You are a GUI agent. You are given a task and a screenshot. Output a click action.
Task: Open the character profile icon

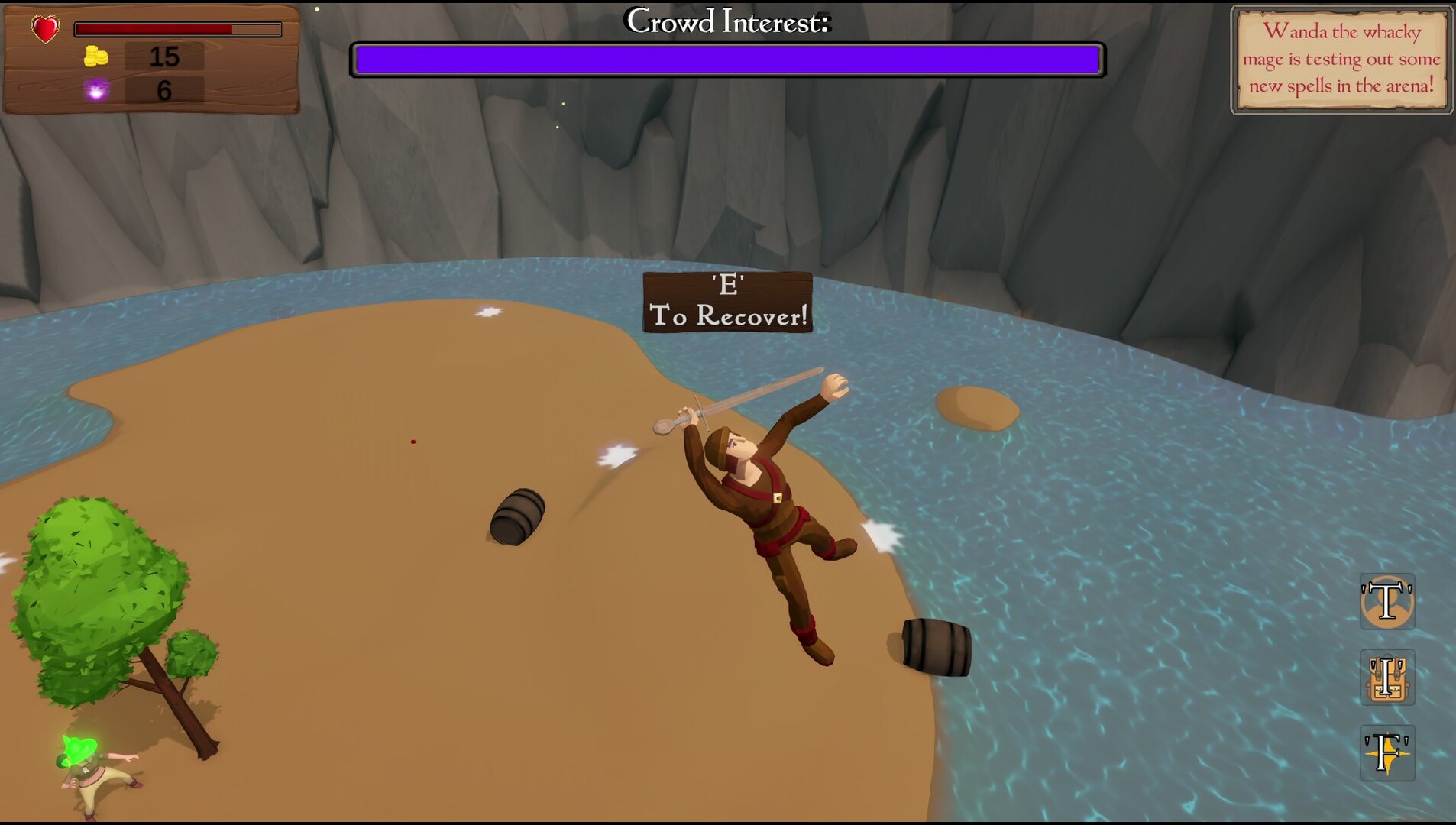coord(1387,602)
